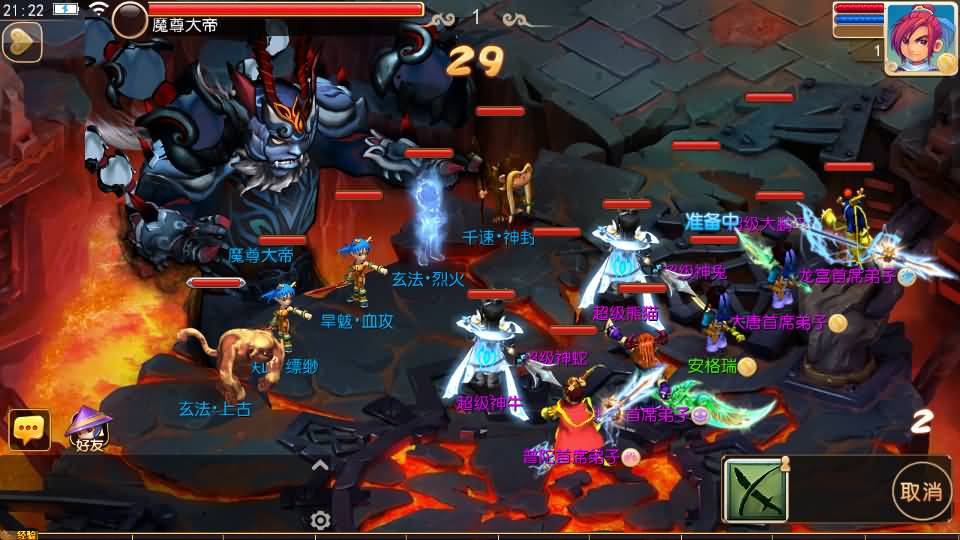Open the chat speech-bubble button

coord(29,430)
